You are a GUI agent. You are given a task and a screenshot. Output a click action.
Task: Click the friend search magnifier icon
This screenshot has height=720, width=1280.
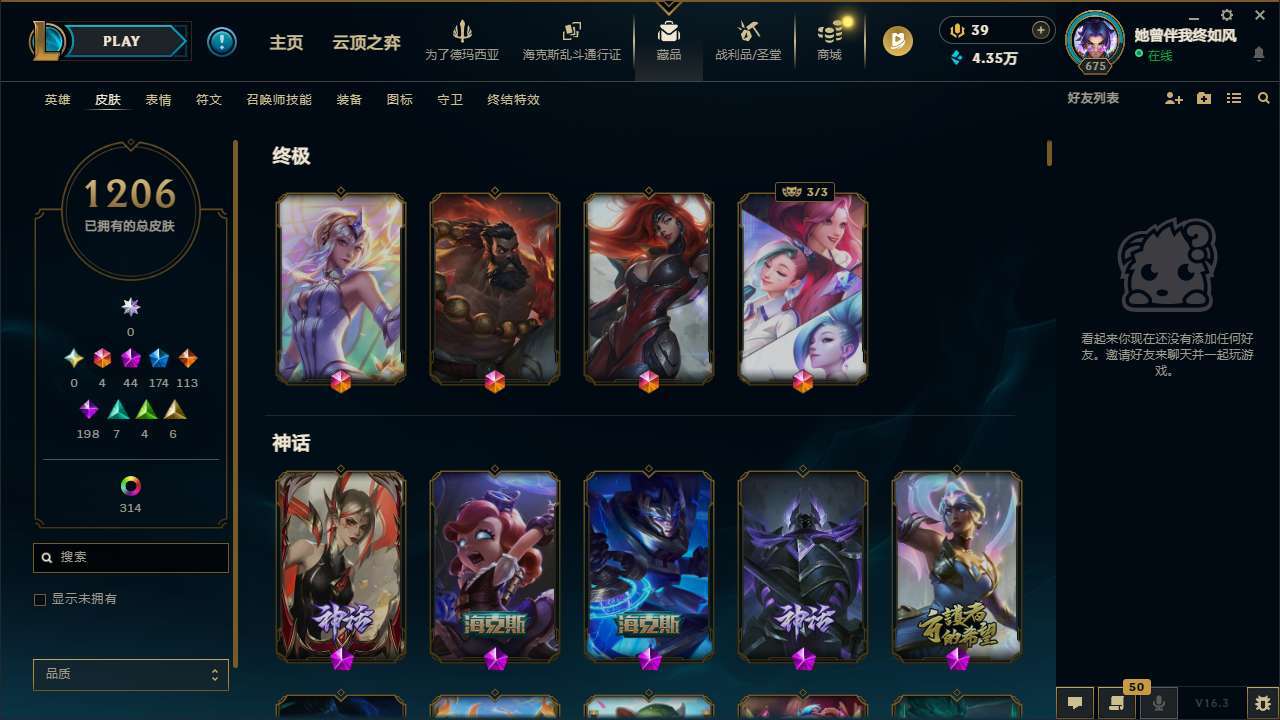tap(1263, 99)
